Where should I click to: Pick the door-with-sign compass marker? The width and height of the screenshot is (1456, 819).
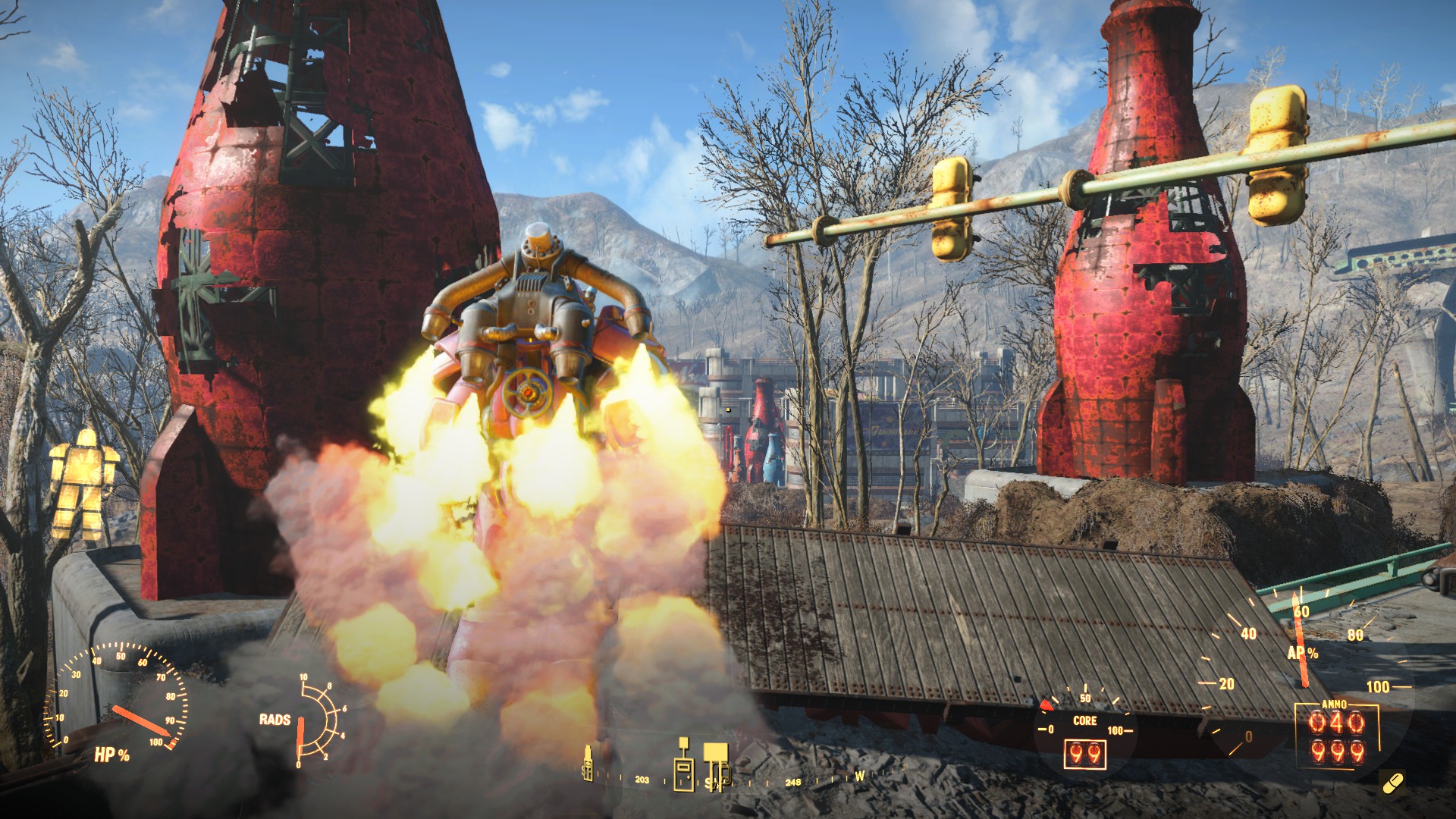683,767
